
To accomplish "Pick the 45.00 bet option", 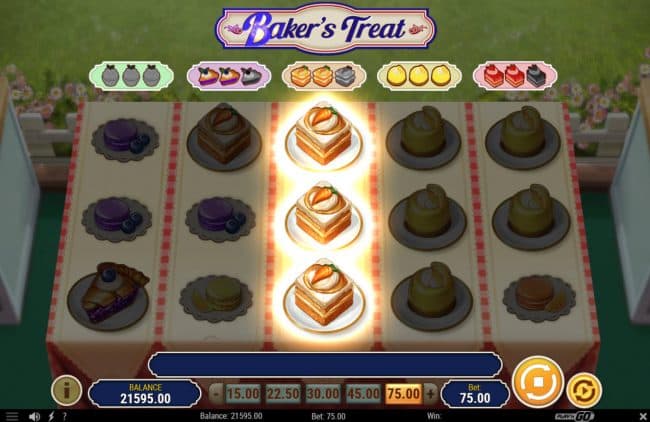I will (x=363, y=394).
